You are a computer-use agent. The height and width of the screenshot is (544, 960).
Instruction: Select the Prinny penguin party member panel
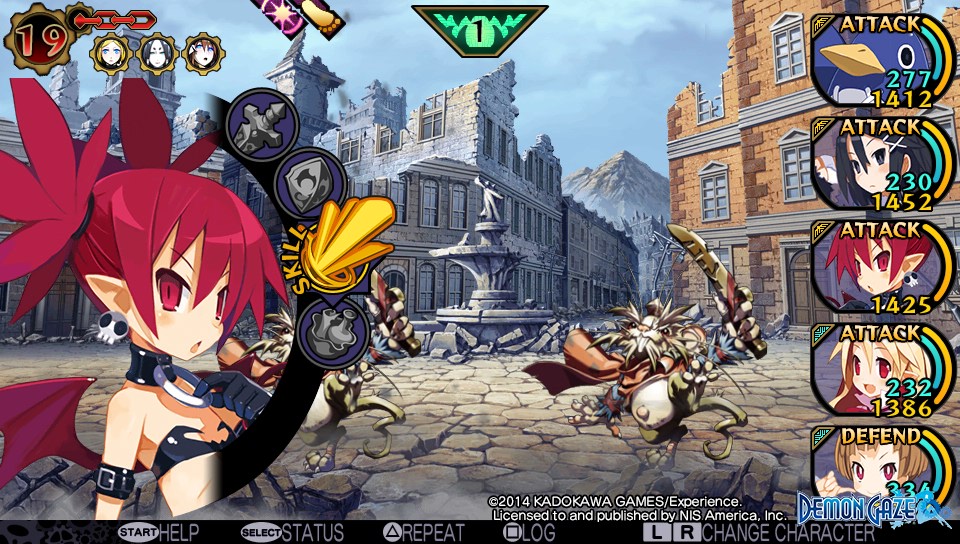pos(880,62)
